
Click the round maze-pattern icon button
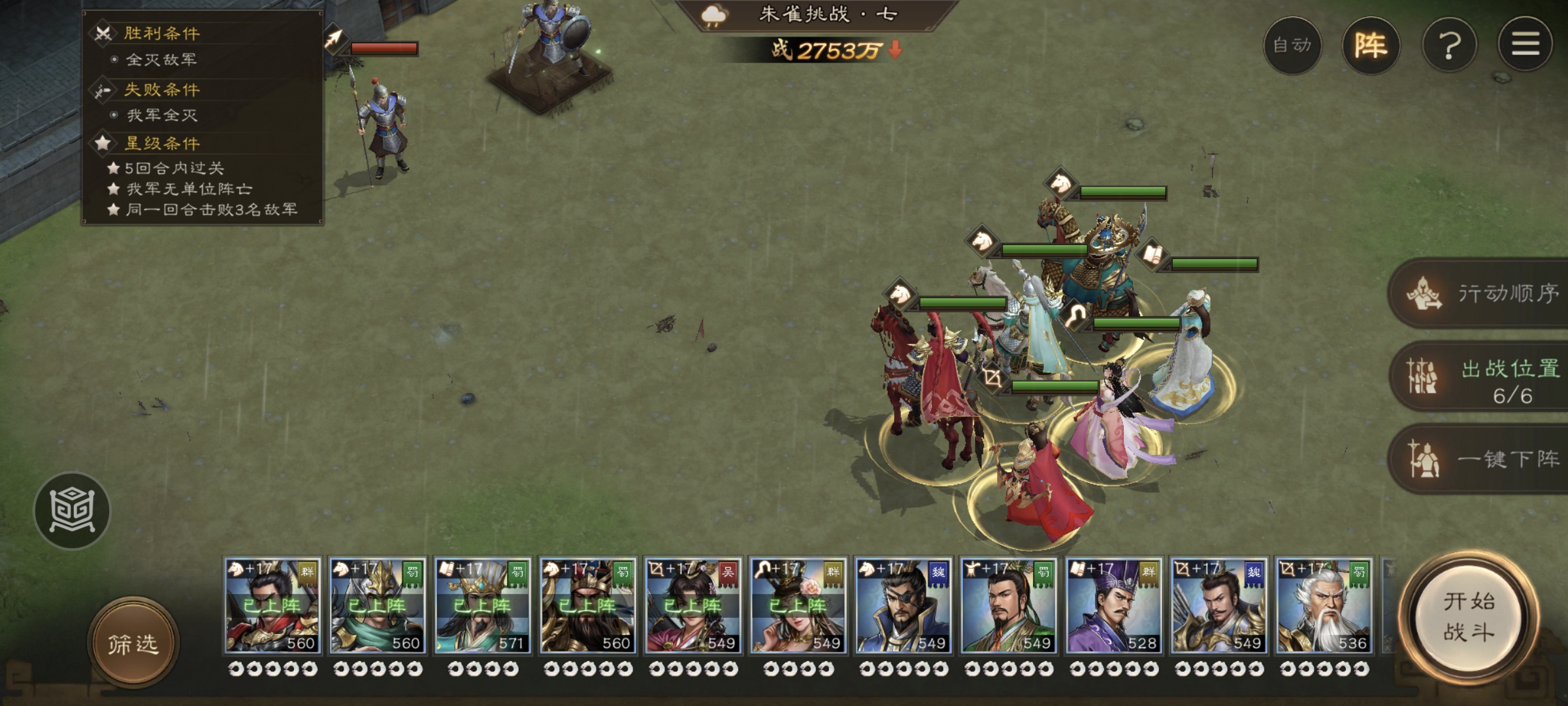tap(72, 510)
